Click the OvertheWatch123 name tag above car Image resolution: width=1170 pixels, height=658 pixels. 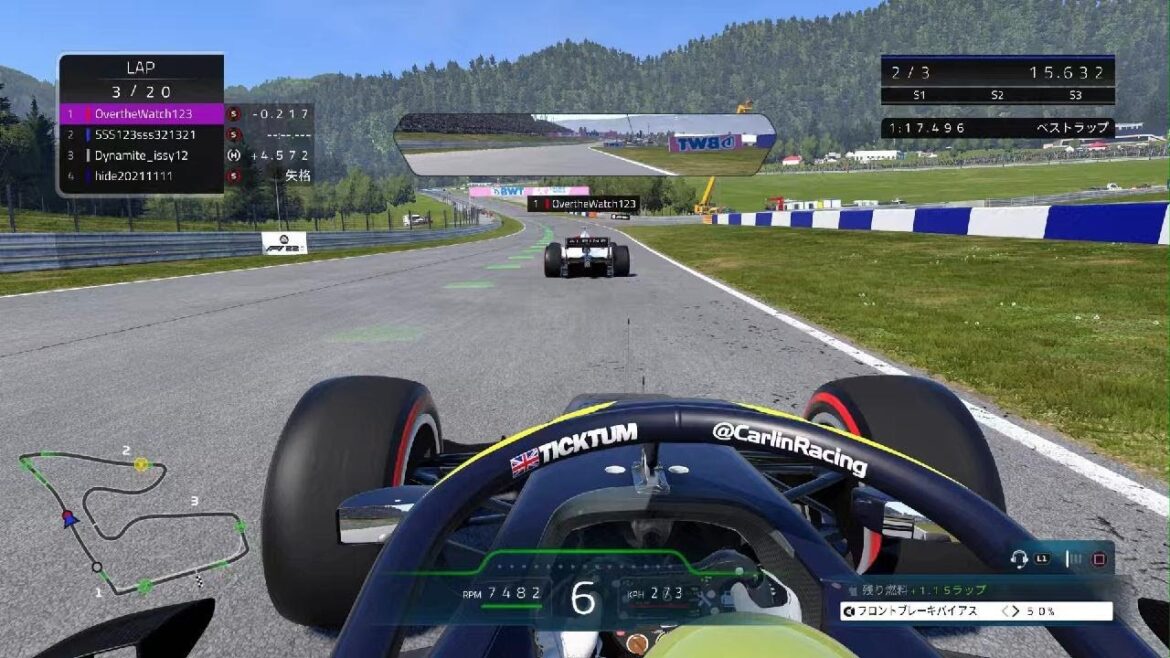pos(584,203)
